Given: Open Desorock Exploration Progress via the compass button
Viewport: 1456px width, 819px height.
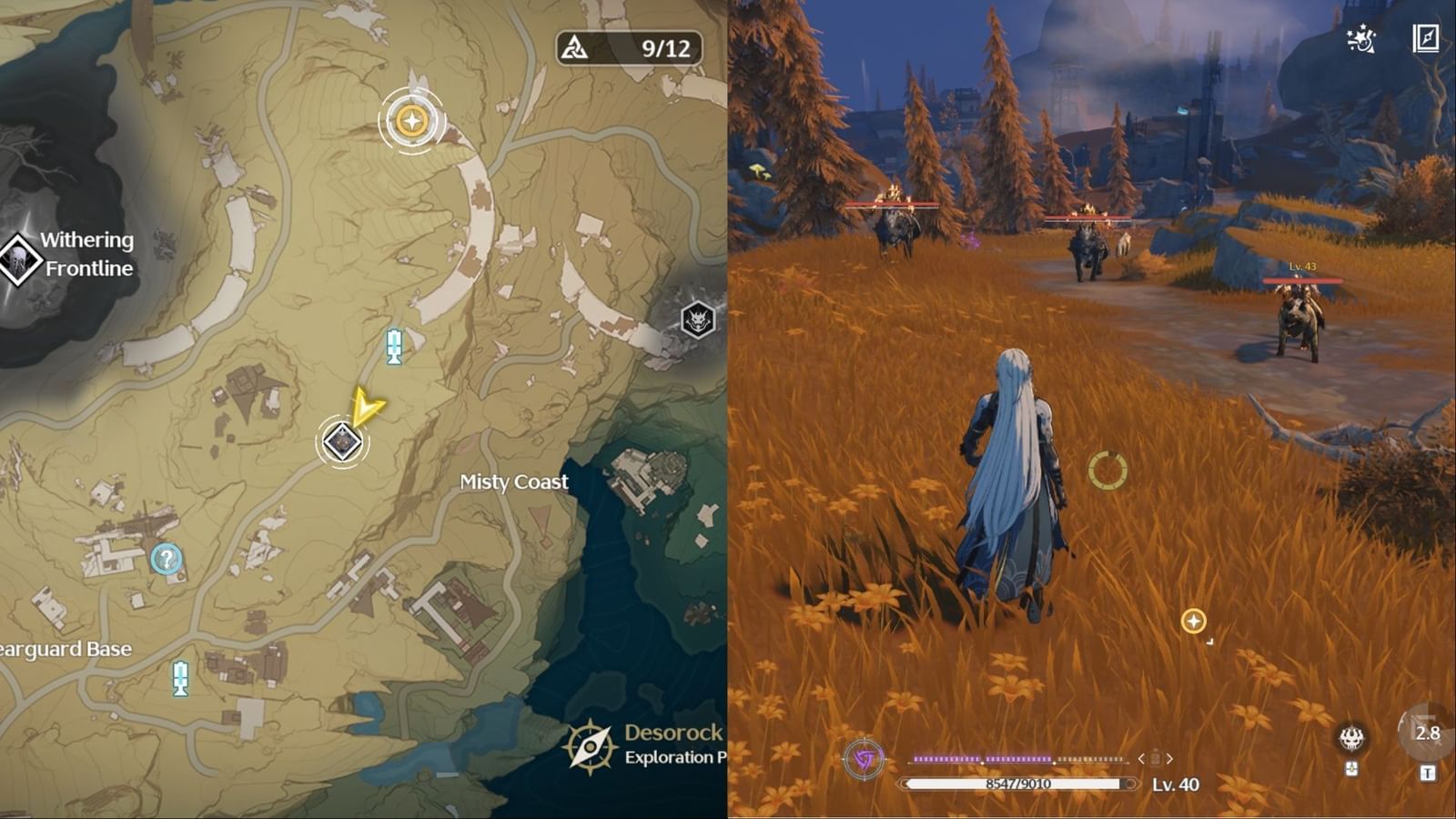Looking at the screenshot, I should 591,744.
